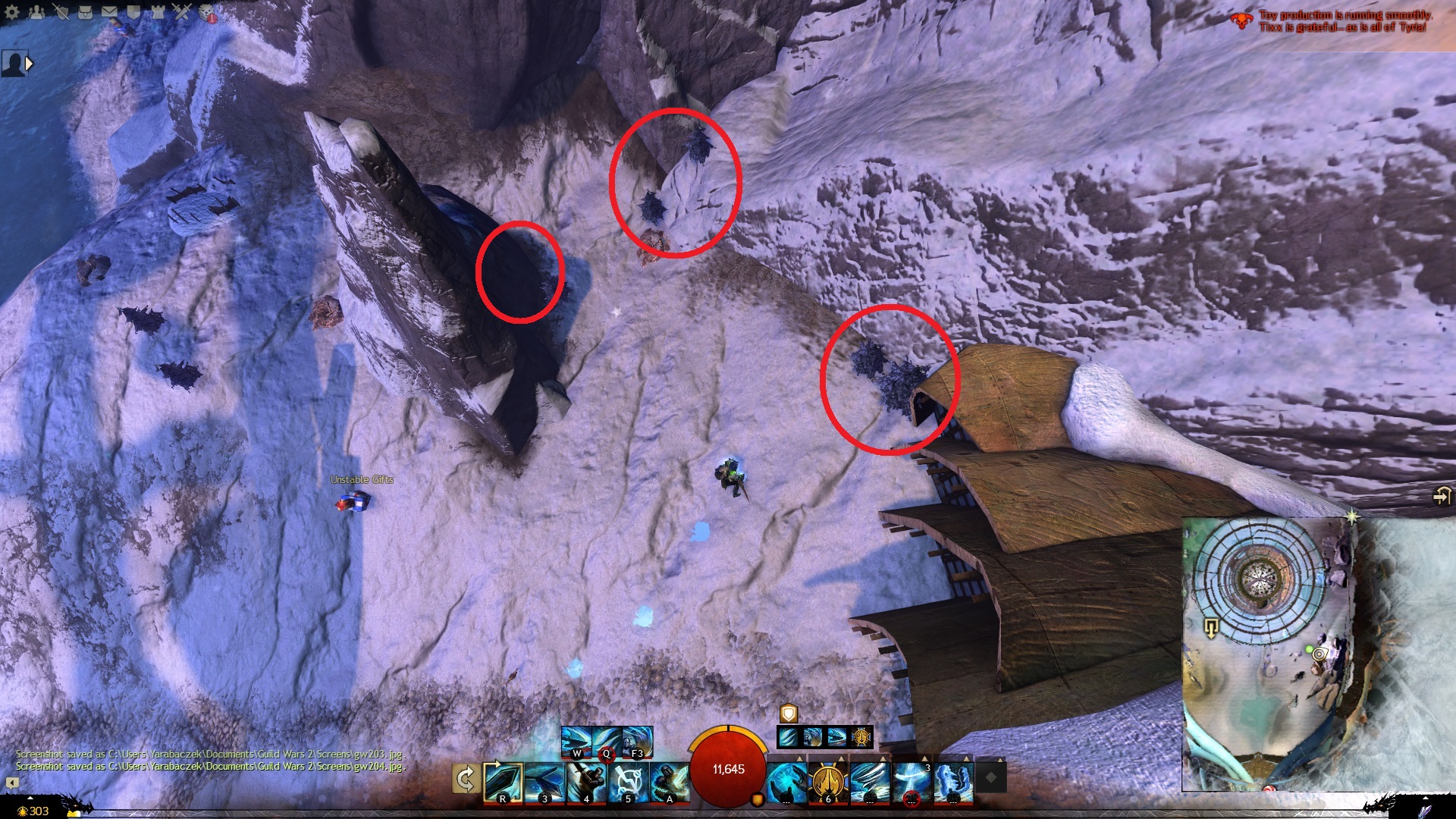
Task: Open the guild shield panel
Action: (x=133, y=11)
